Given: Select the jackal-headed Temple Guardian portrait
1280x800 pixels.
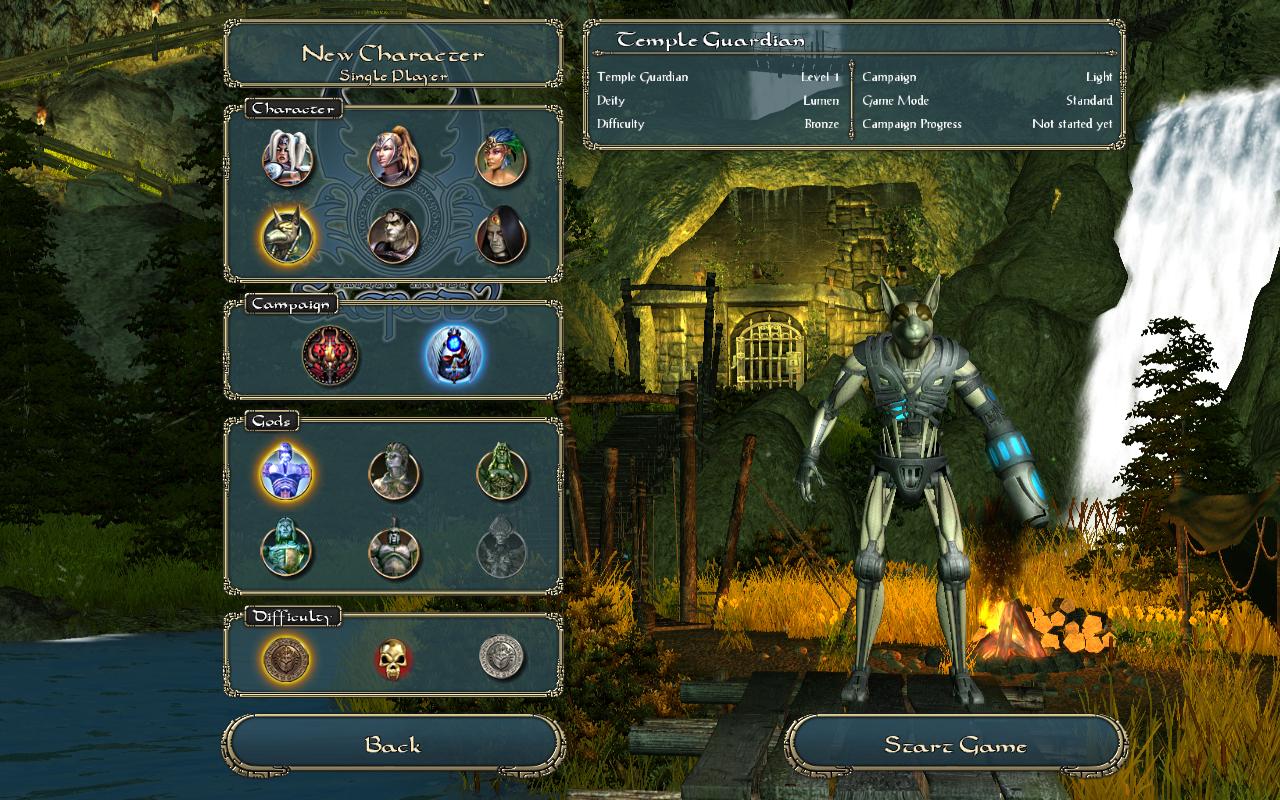Looking at the screenshot, I should 288,236.
